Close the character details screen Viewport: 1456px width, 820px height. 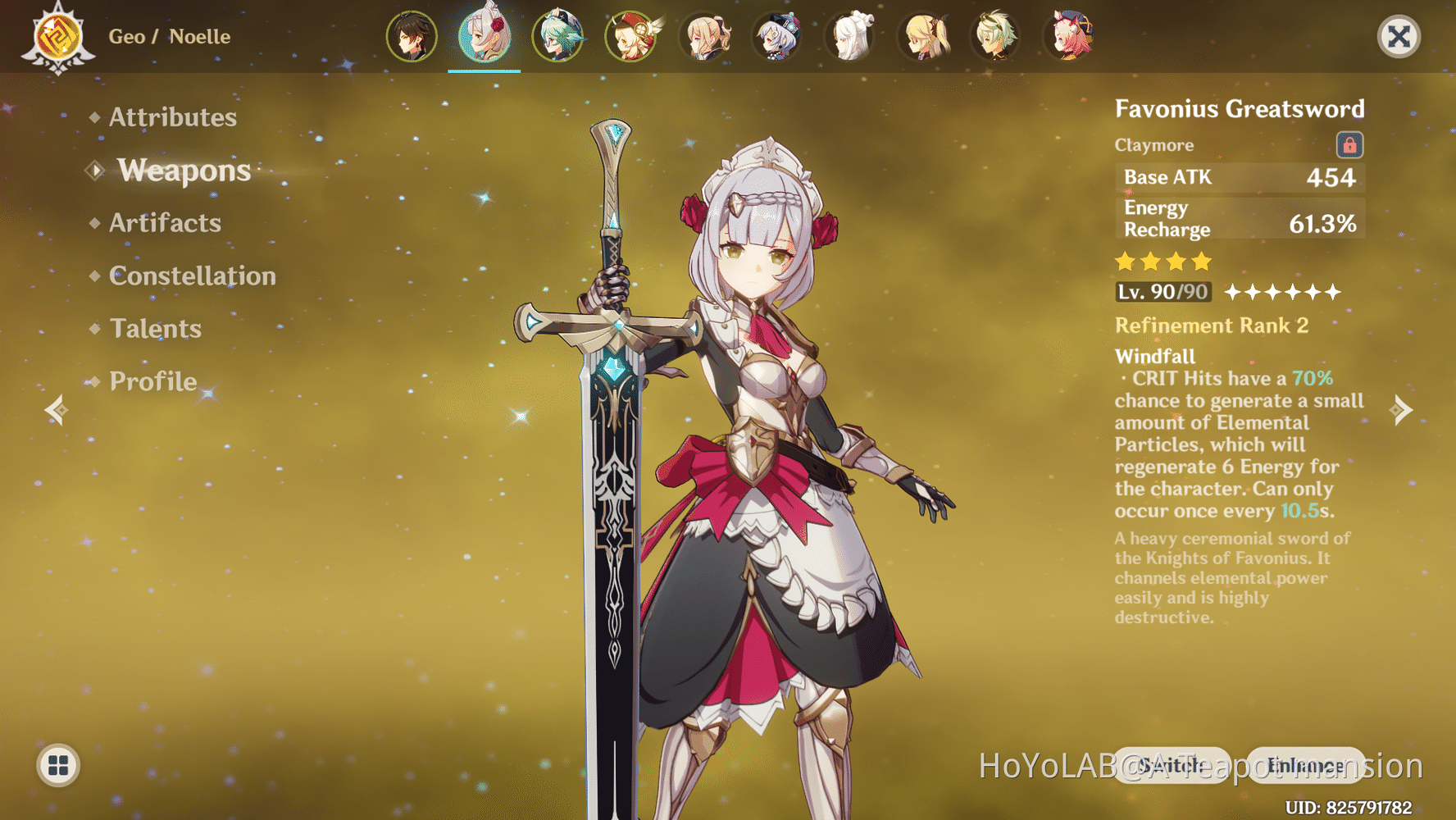1399,36
